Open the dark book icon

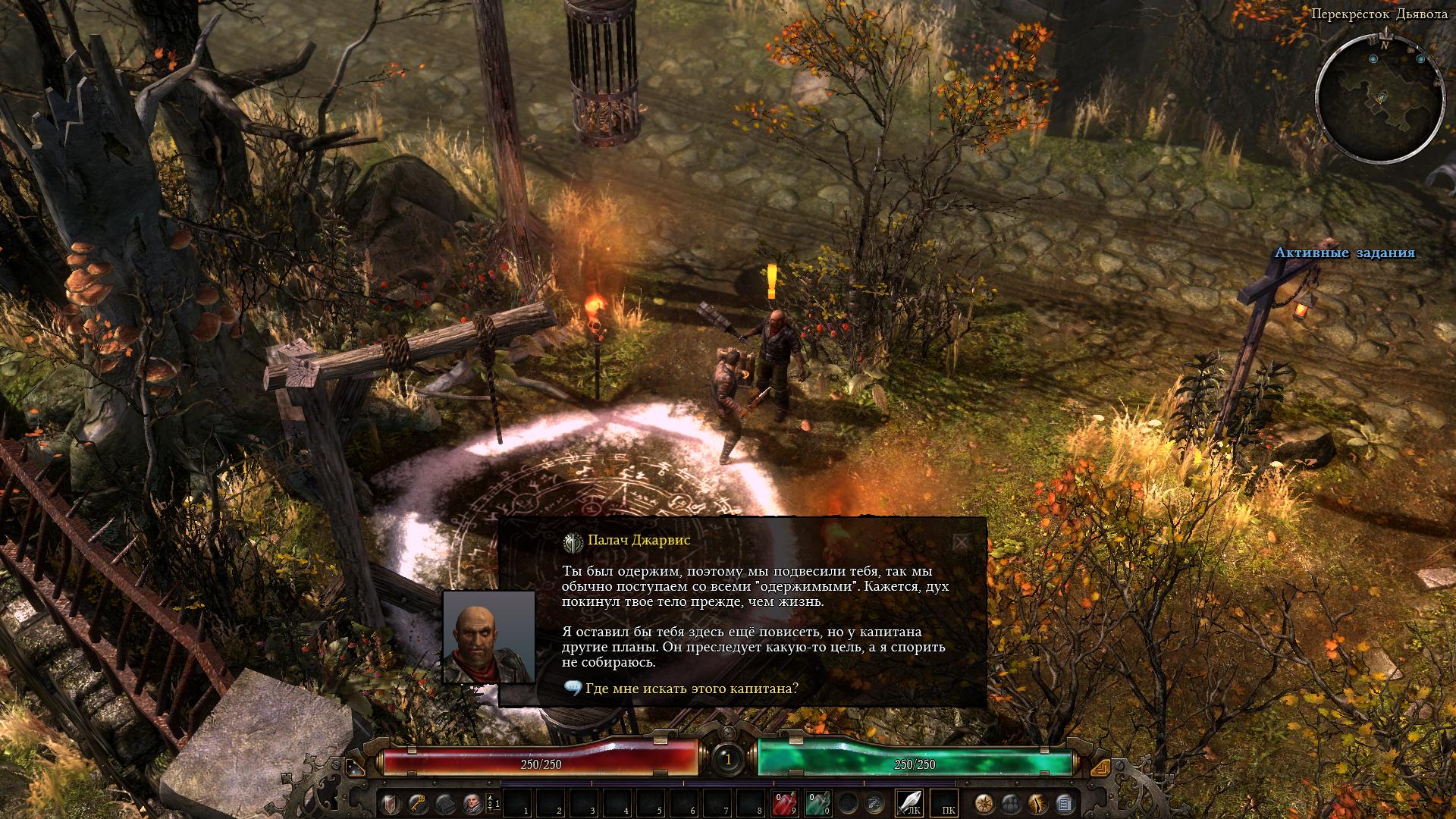coord(444,802)
